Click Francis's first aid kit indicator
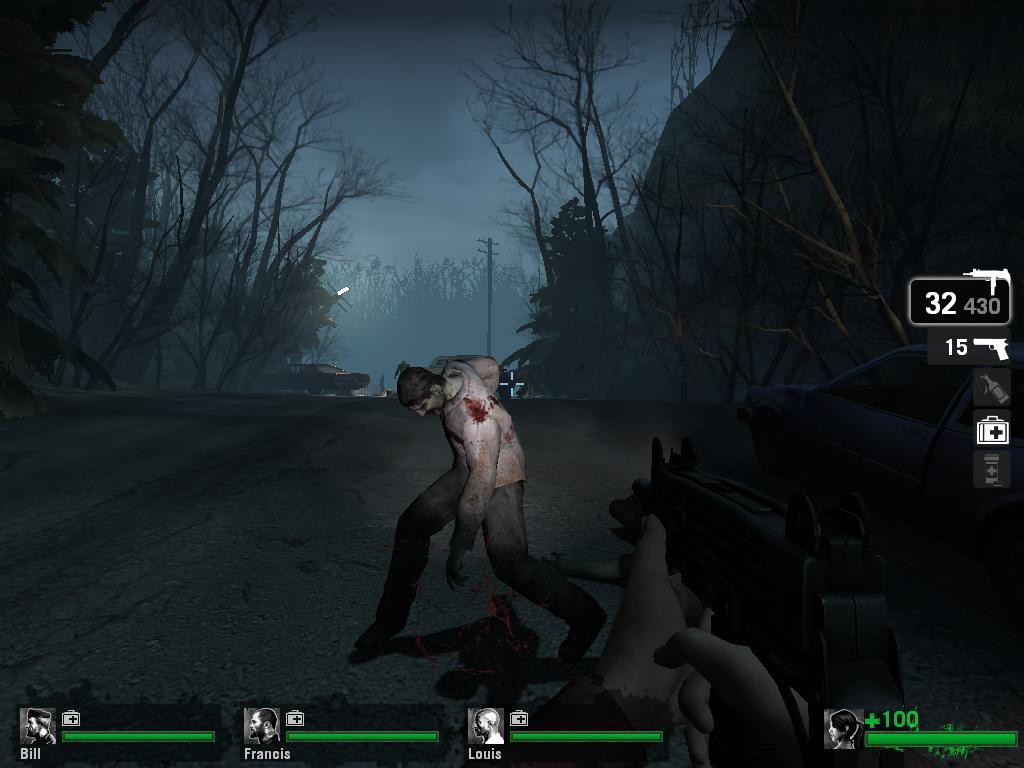This screenshot has height=768, width=1024. (x=295, y=718)
